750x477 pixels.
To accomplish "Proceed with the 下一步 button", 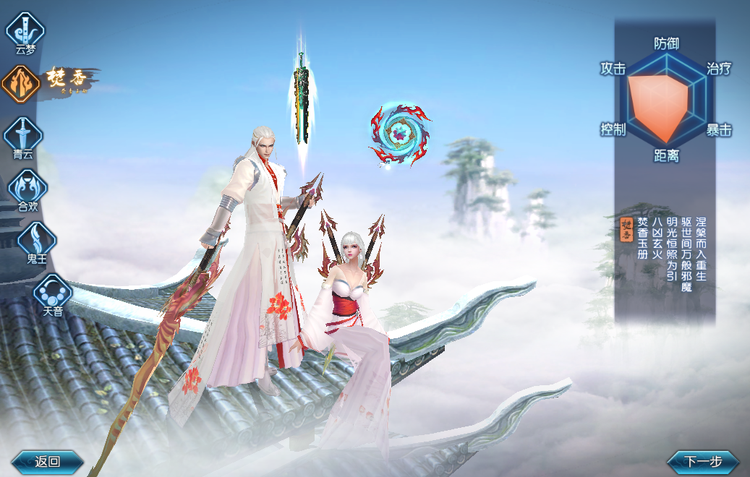I will (702, 461).
